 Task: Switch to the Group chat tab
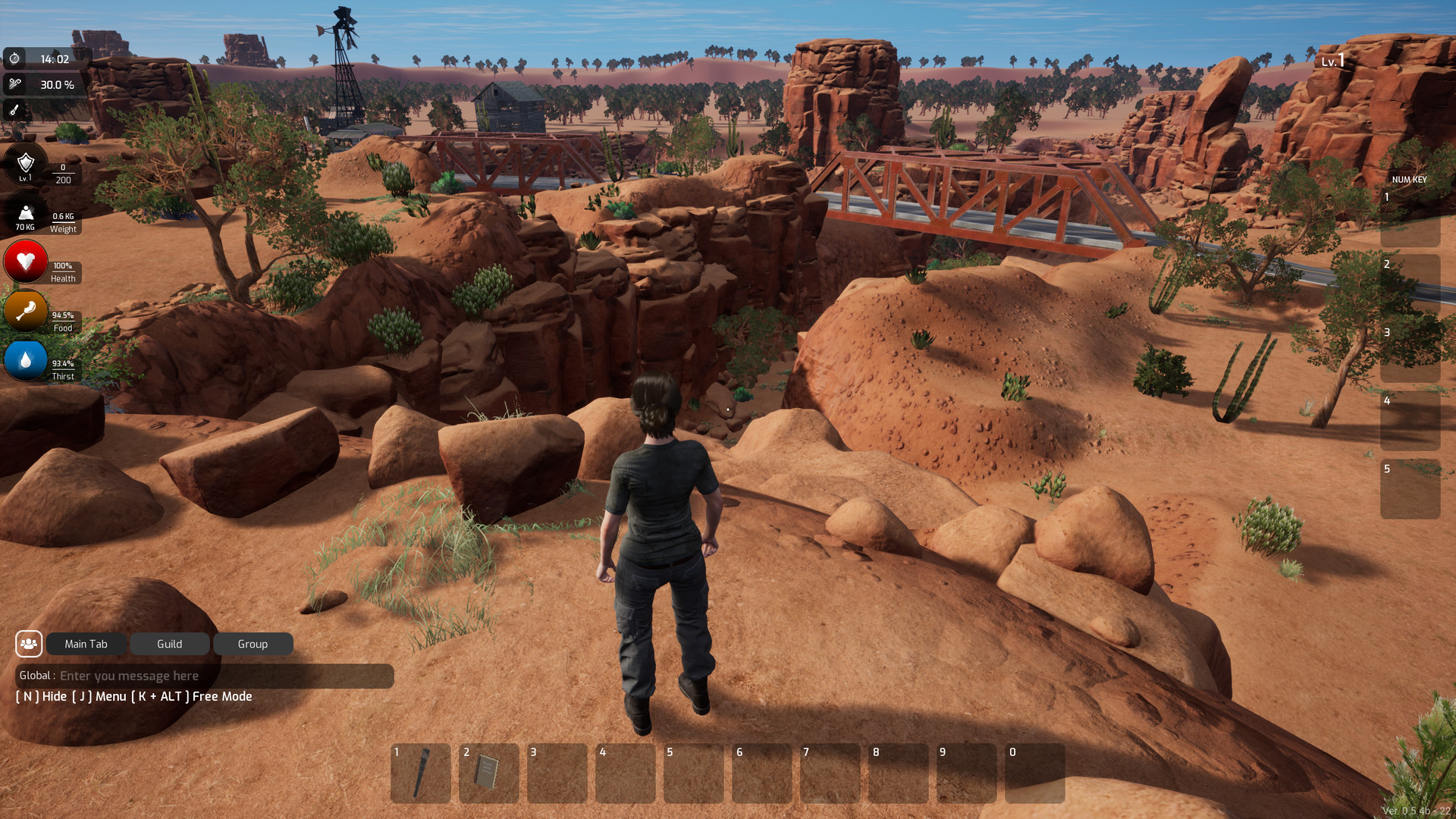coord(253,644)
